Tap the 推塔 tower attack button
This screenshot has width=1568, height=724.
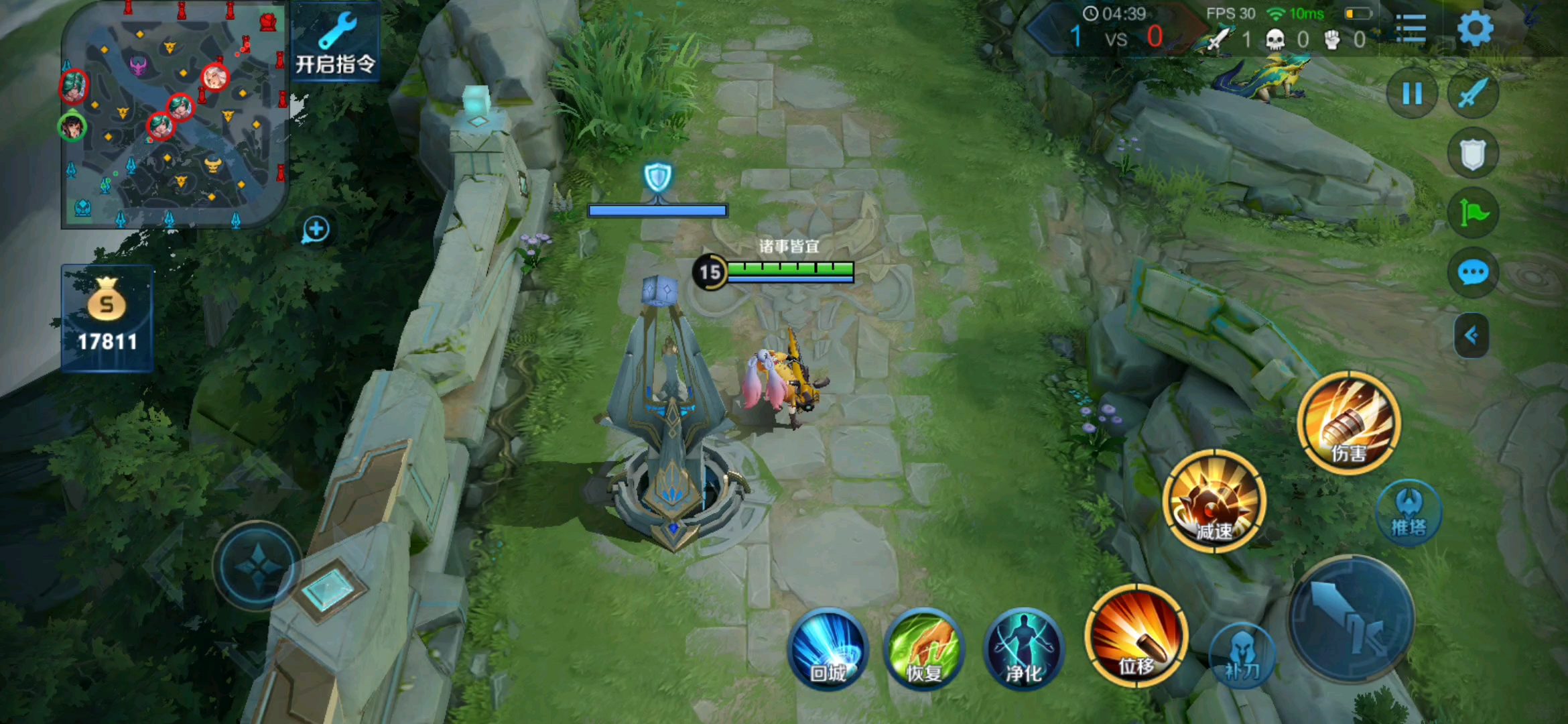(x=1409, y=513)
